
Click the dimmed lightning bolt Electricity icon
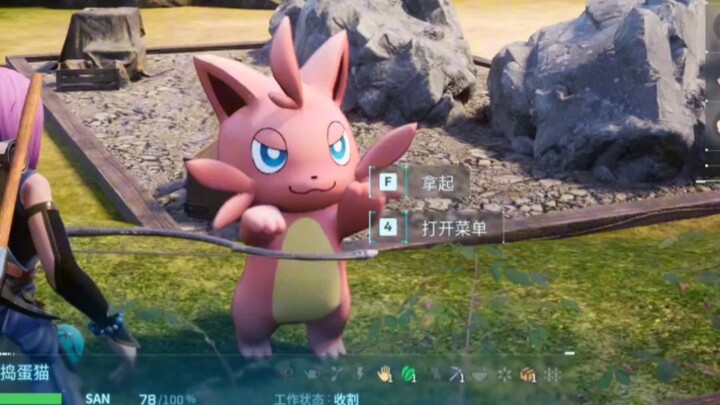pos(359,374)
